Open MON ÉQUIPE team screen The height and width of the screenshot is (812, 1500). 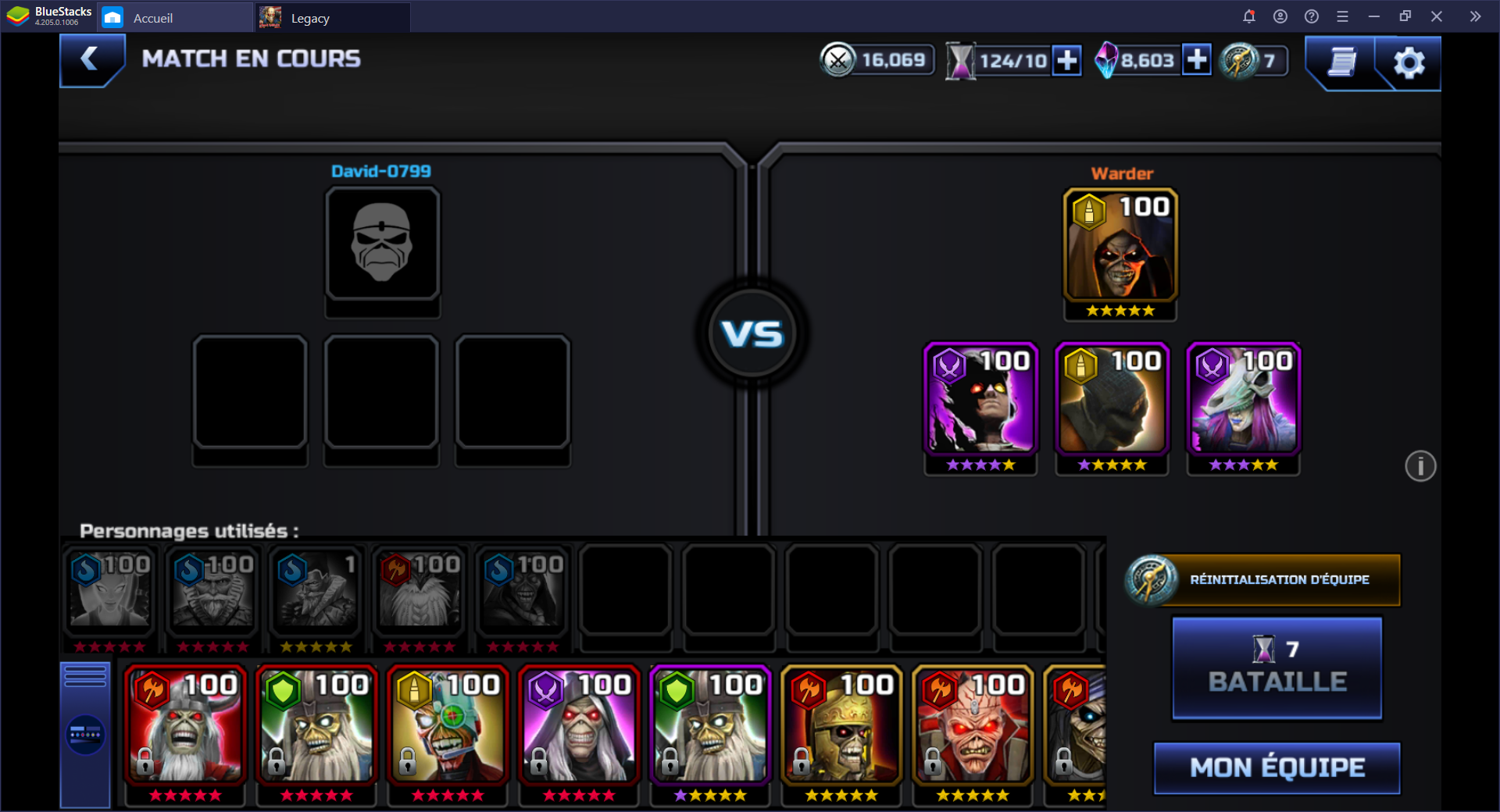point(1277,768)
